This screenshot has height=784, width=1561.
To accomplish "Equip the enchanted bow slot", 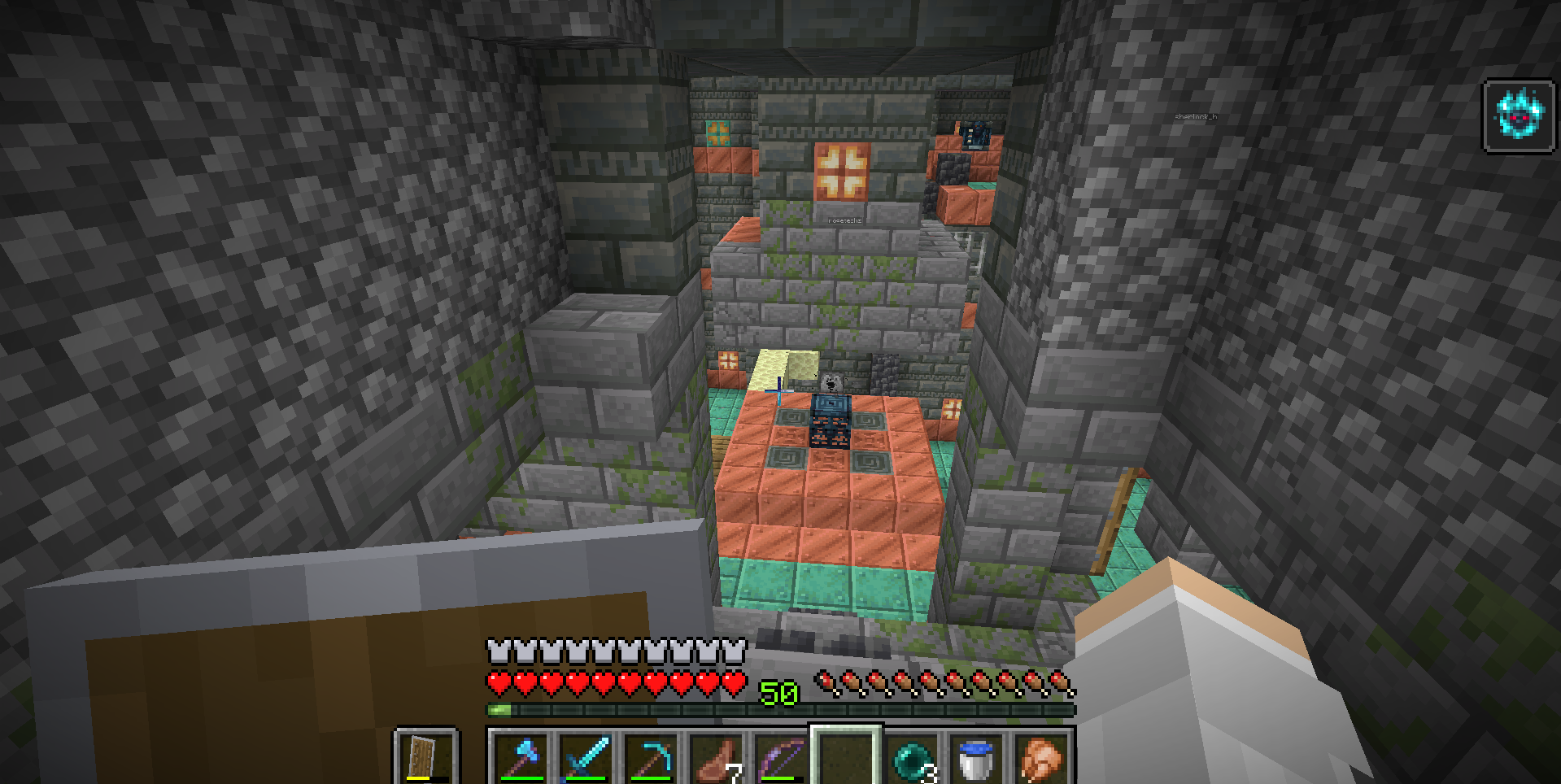I will click(x=780, y=758).
